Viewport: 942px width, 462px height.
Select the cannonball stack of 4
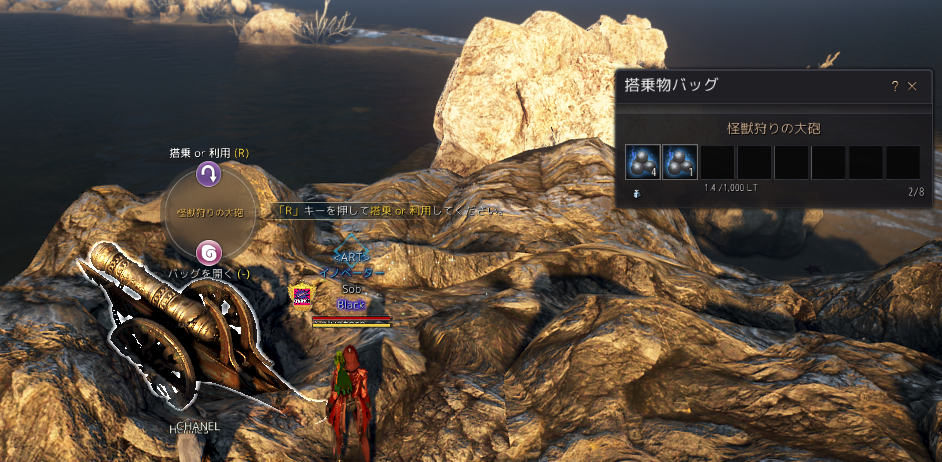[642, 162]
